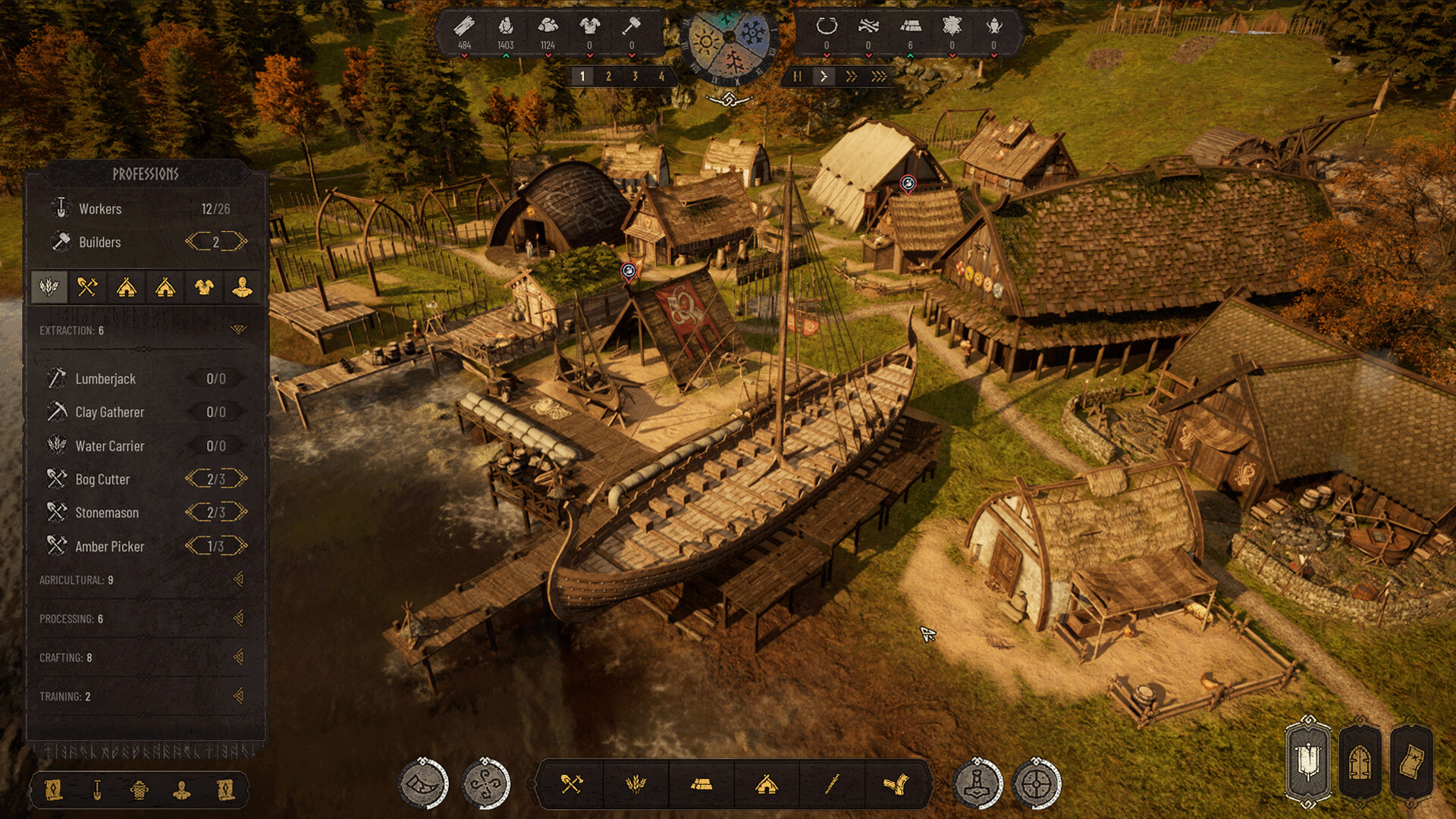Open the wheat category in build bar
The height and width of the screenshot is (819, 1456).
click(635, 784)
